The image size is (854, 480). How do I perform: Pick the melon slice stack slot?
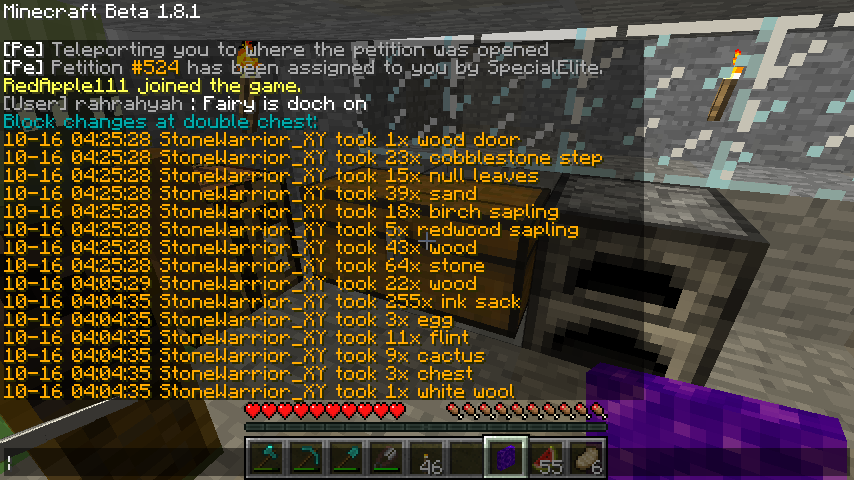546,458
